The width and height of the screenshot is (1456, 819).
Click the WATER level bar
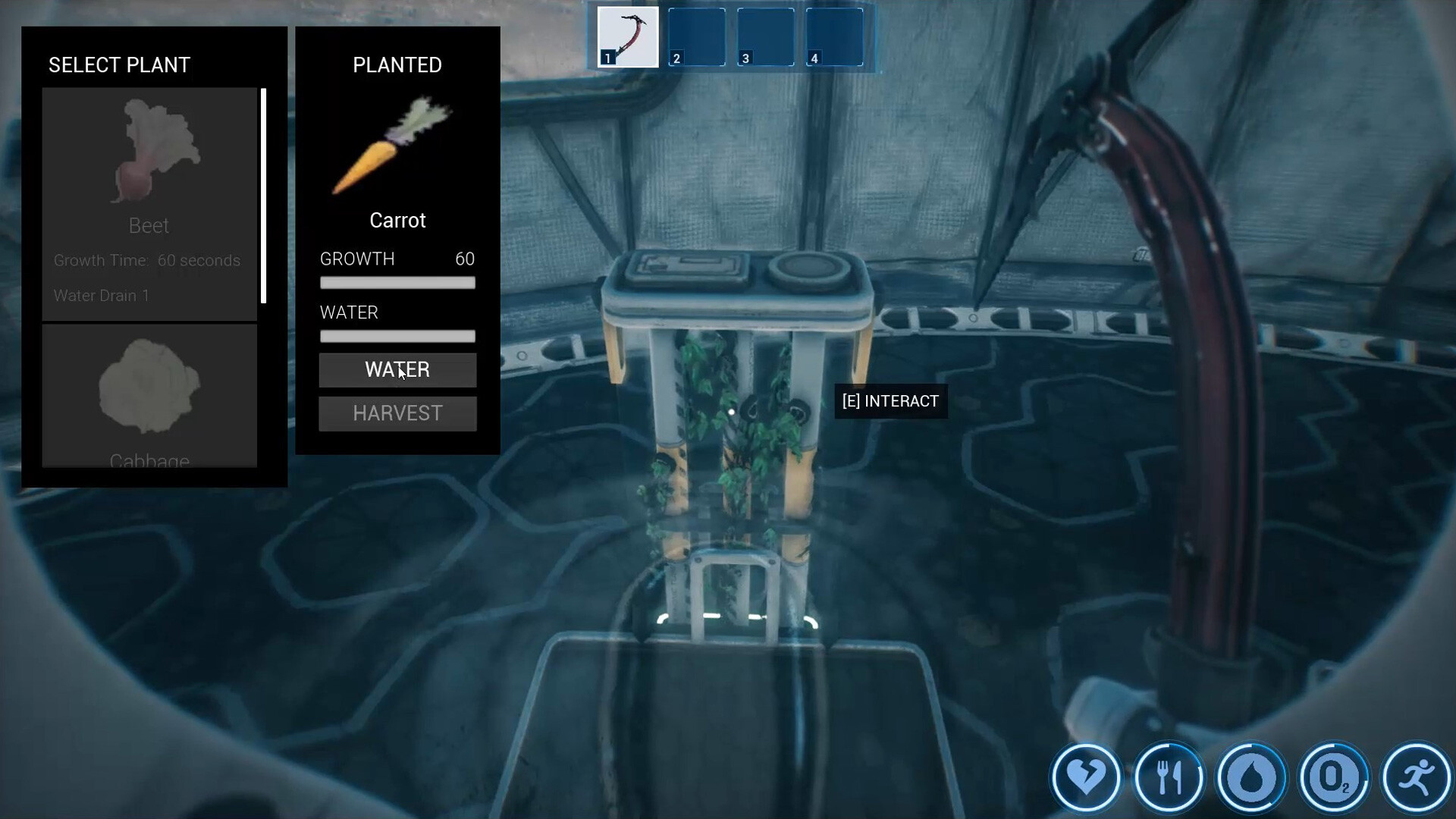pos(397,336)
